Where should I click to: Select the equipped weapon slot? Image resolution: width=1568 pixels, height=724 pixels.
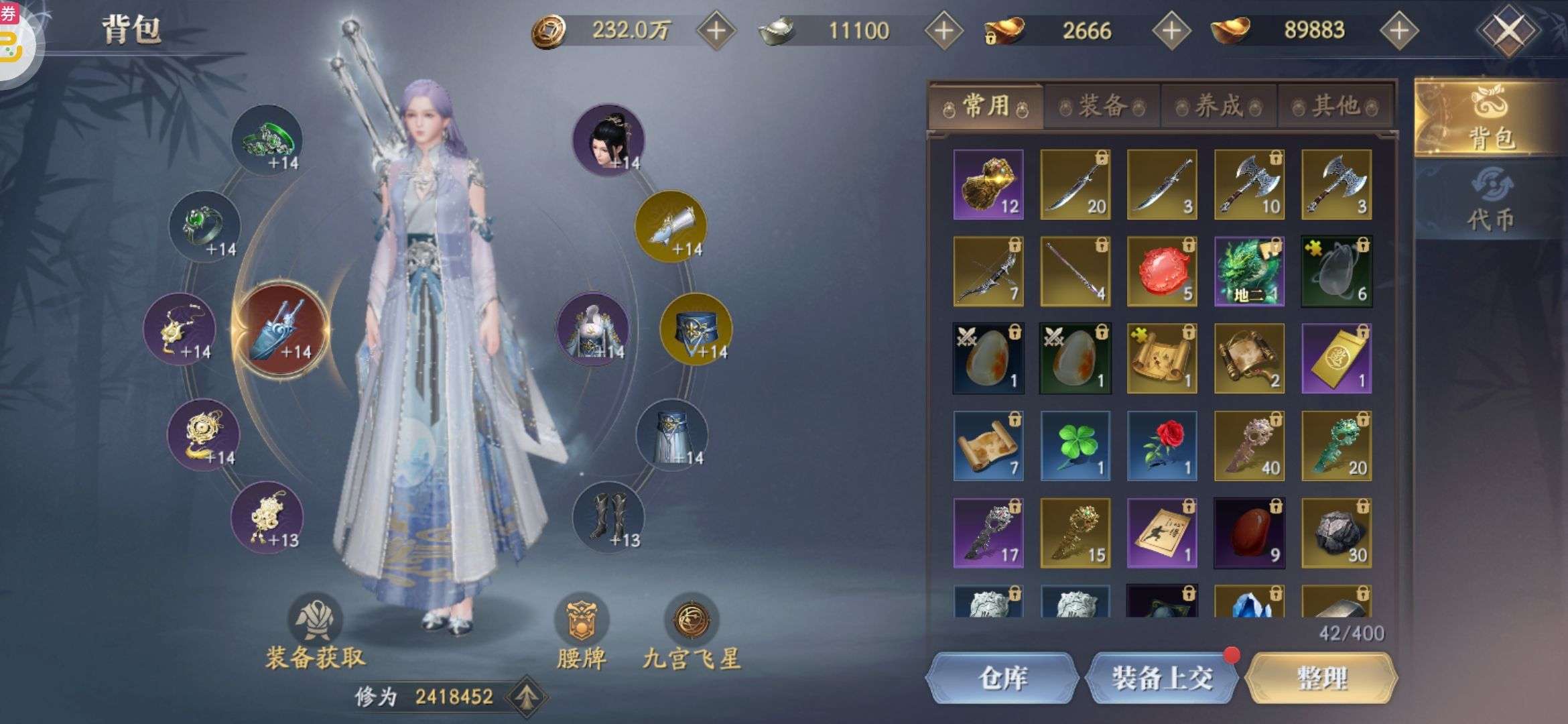[280, 329]
